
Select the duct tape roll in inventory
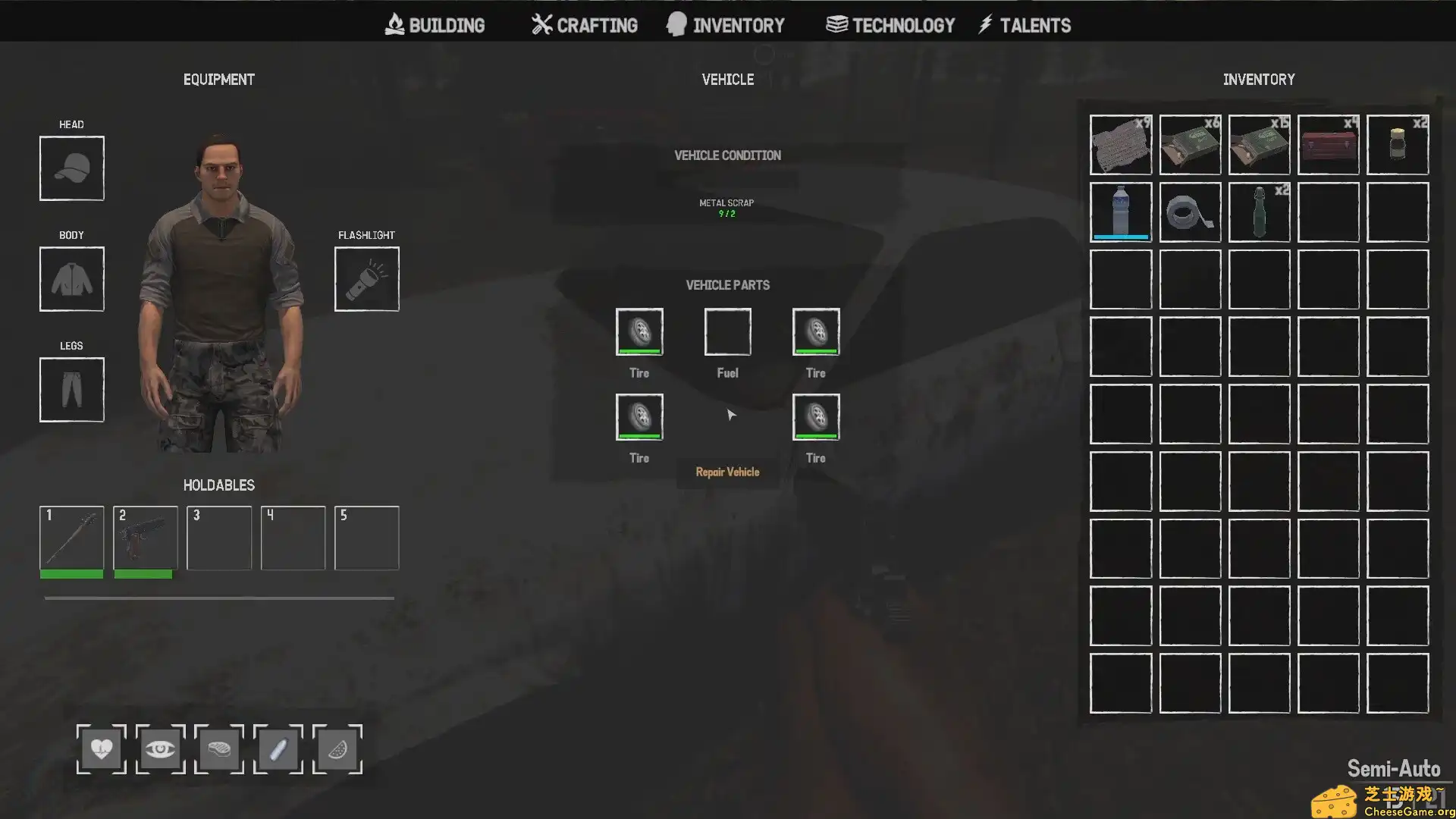pyautogui.click(x=1189, y=212)
